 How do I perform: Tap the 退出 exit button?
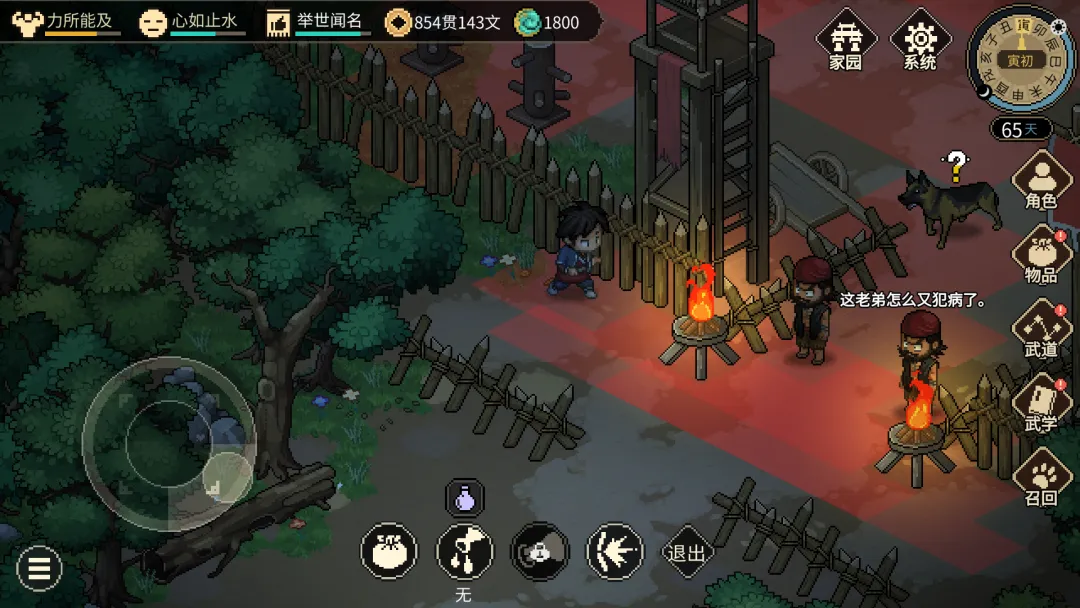point(687,552)
